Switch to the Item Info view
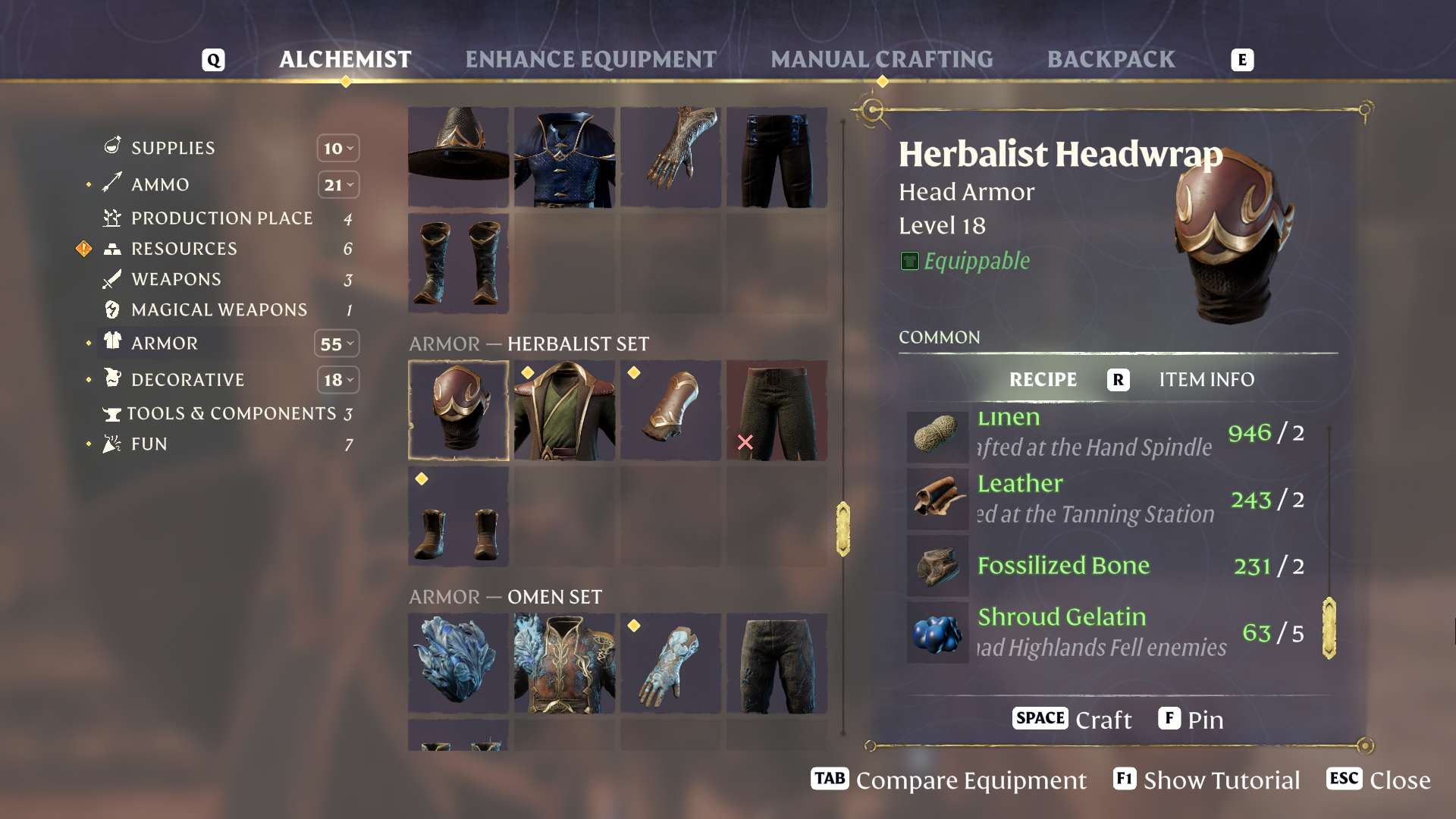The height and width of the screenshot is (819, 1456). tap(1206, 379)
